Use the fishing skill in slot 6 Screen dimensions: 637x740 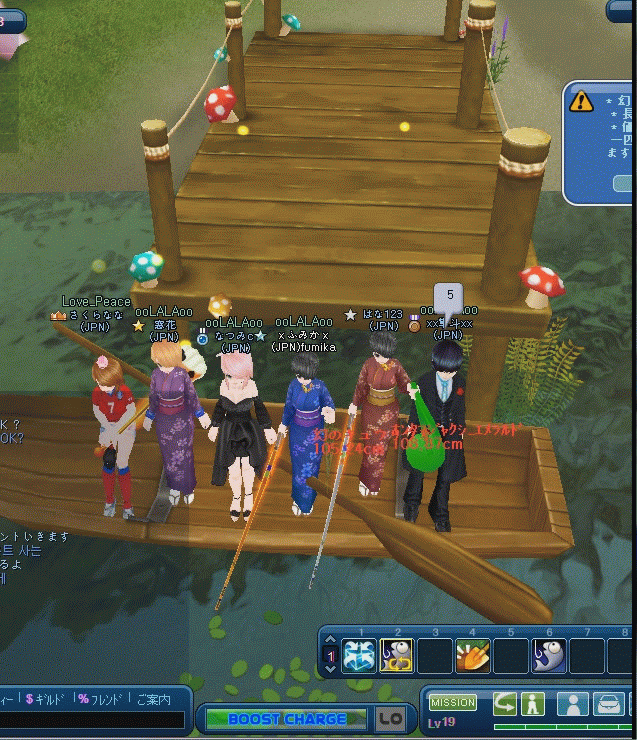pyautogui.click(x=549, y=656)
